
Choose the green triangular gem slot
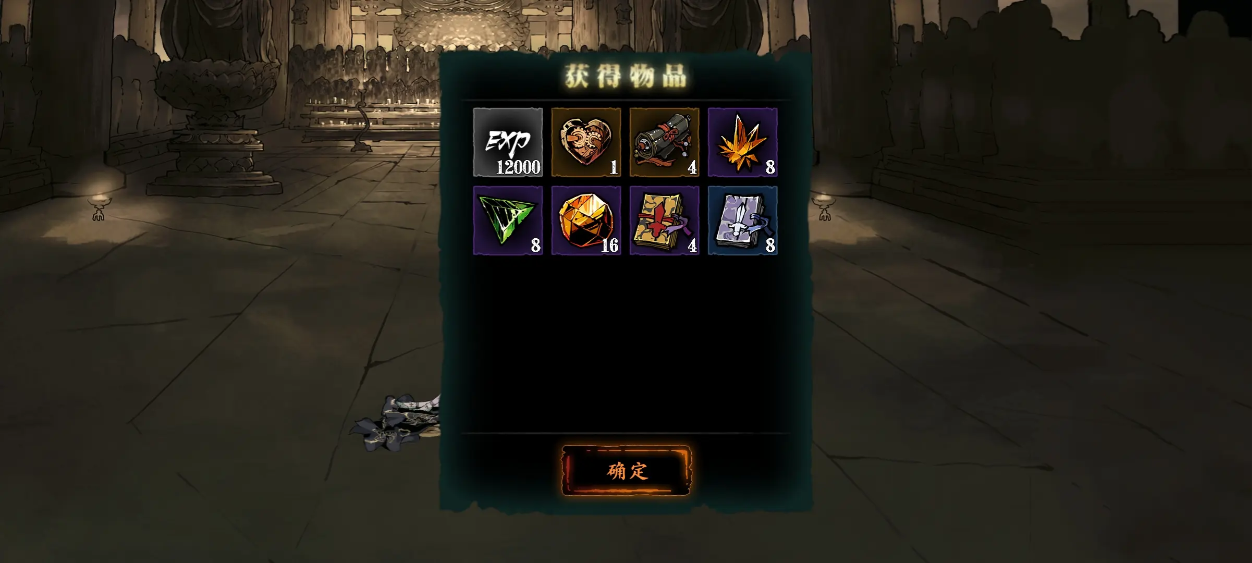(508, 220)
